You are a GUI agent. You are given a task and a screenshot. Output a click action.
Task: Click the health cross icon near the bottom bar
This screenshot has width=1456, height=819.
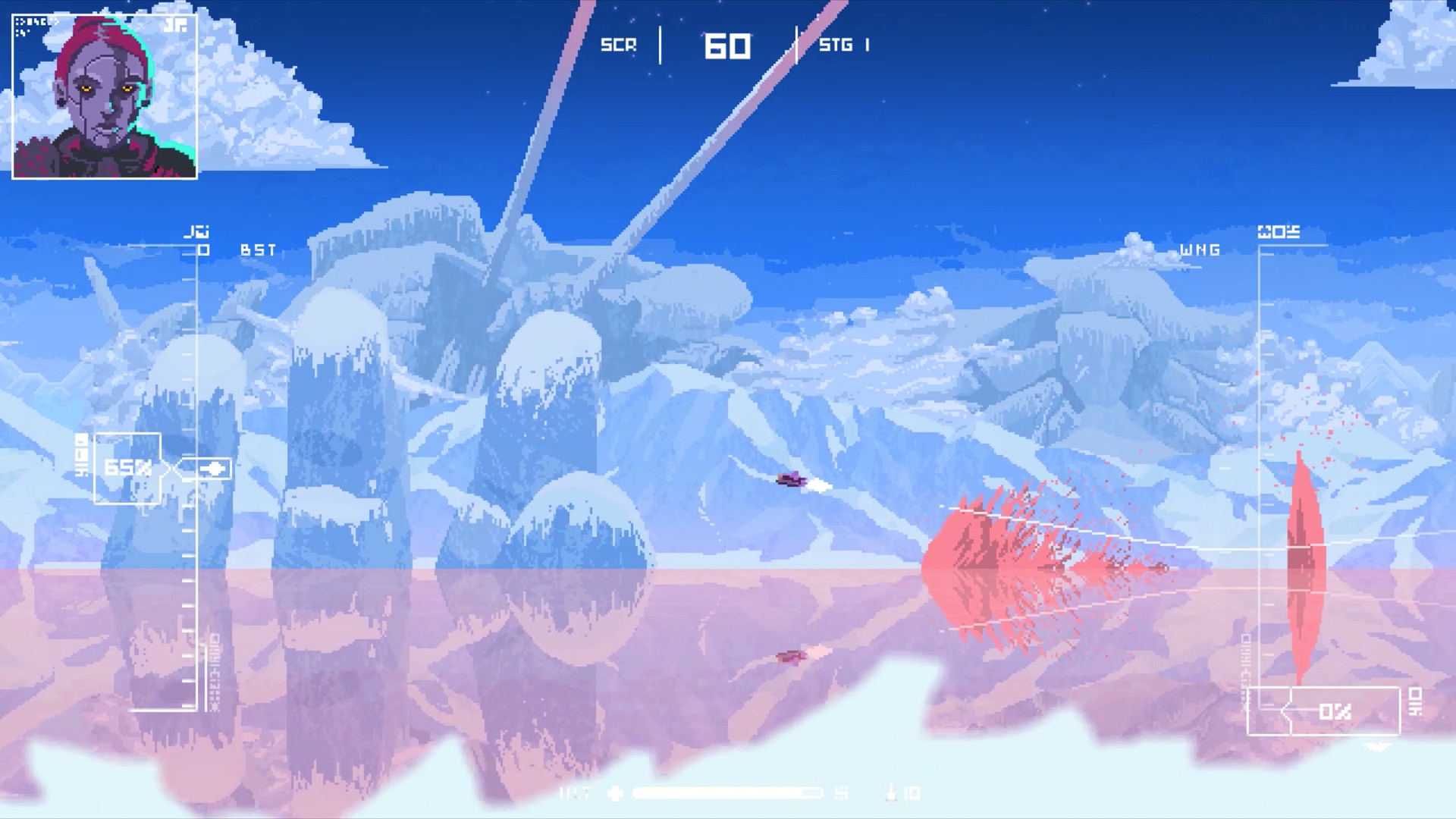615,793
